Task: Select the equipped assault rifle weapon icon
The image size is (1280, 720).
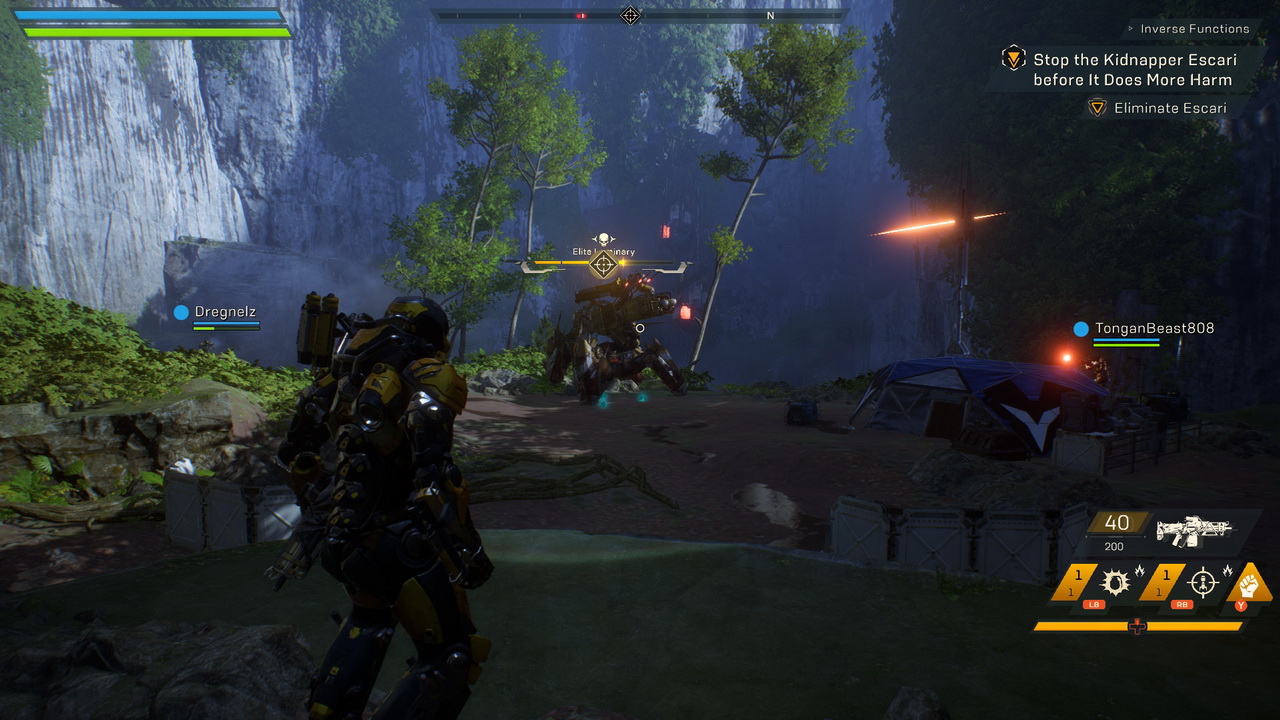Action: (x=1193, y=530)
